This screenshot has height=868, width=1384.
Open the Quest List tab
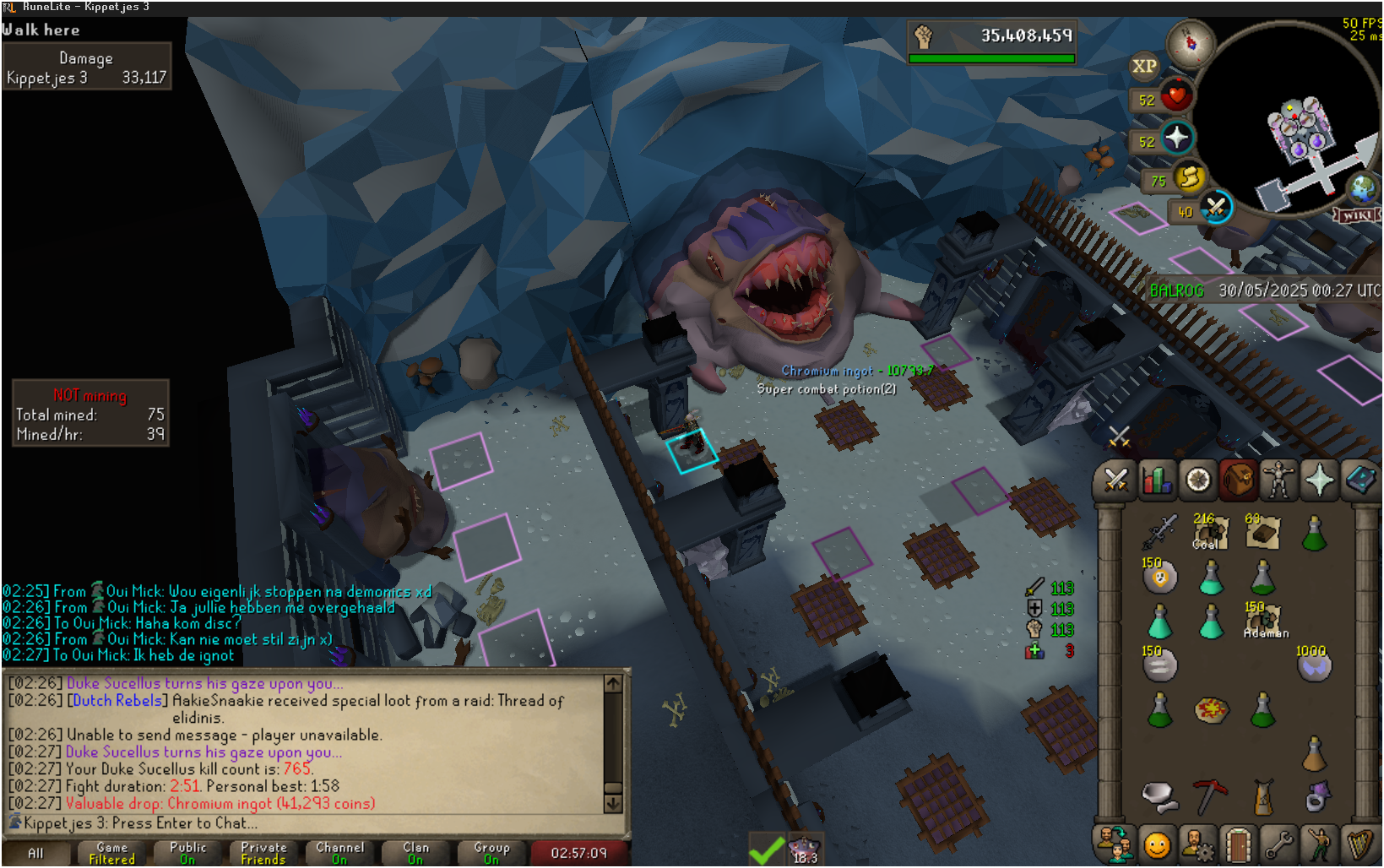1197,480
